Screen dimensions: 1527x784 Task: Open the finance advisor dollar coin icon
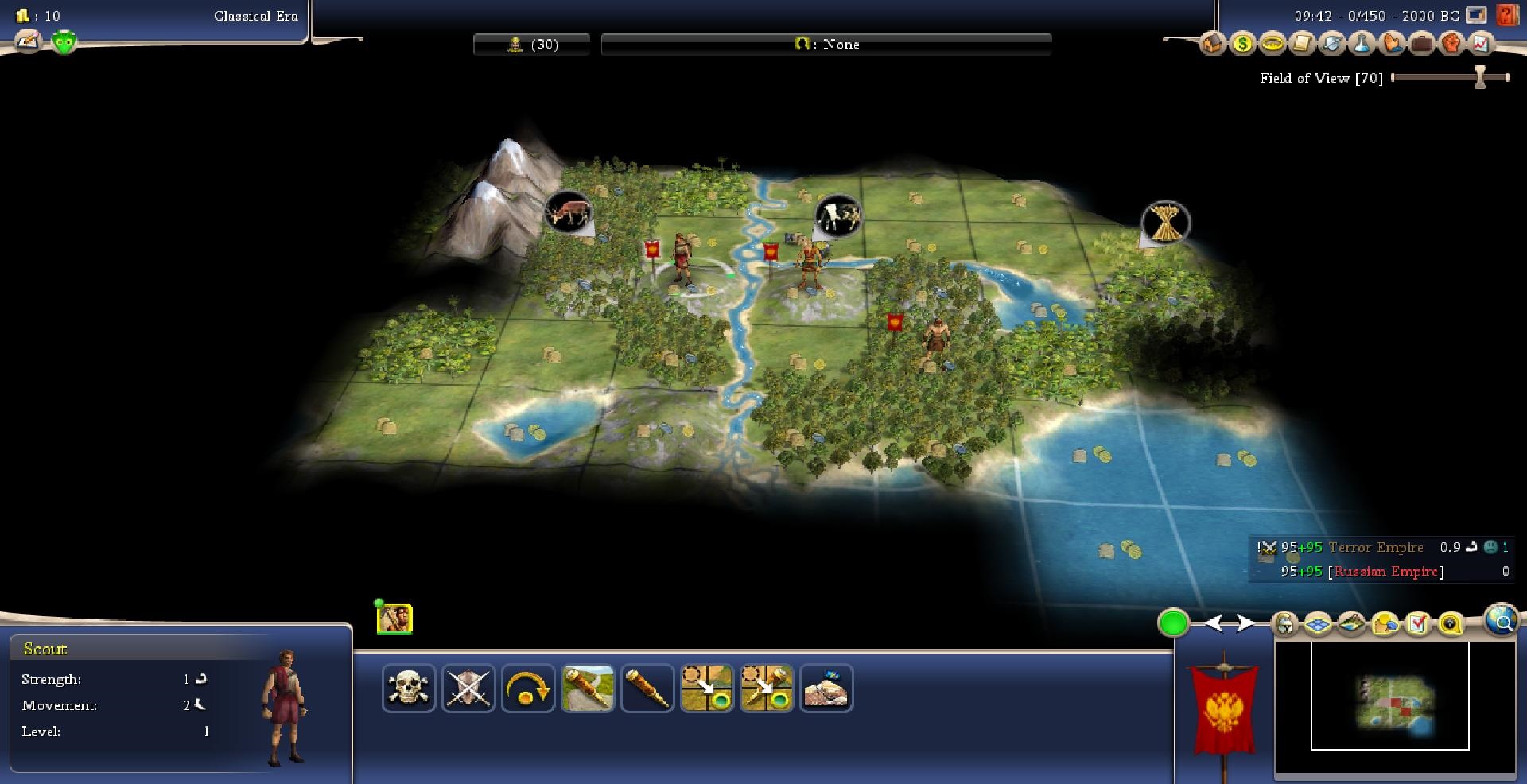(x=1242, y=44)
